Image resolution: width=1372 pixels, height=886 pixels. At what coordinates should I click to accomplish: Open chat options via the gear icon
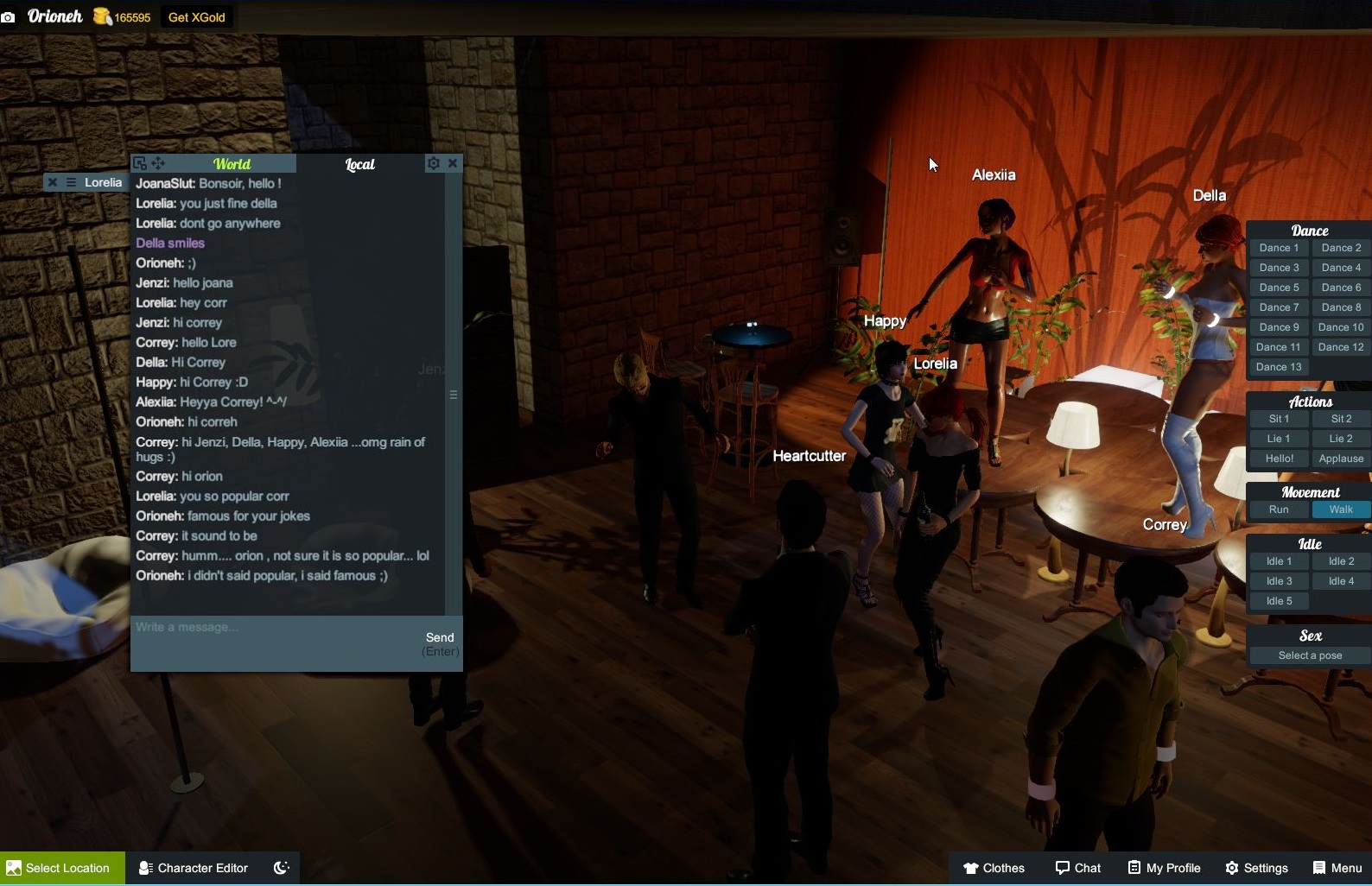point(434,163)
